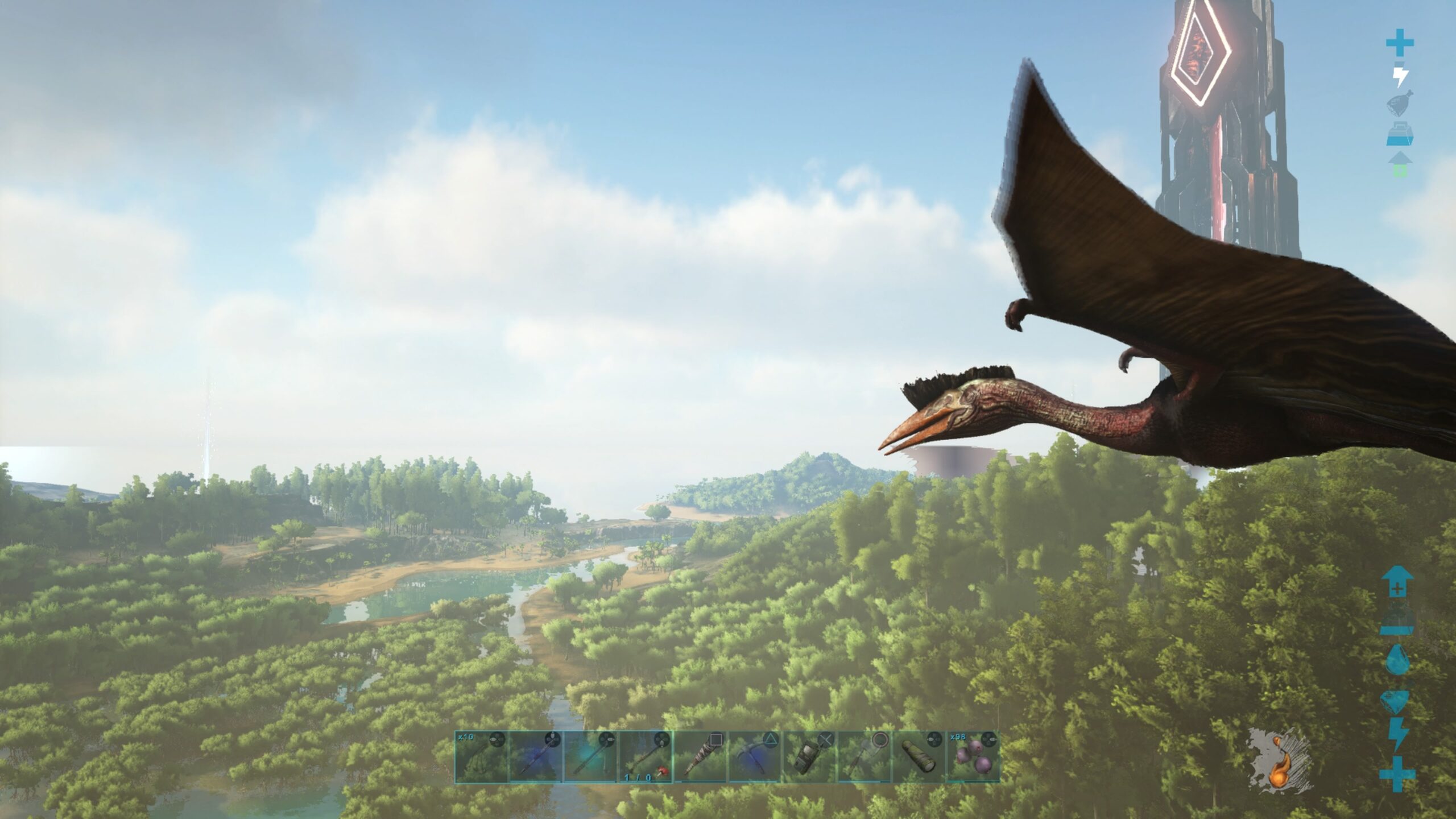This screenshot has width=1456, height=819.
Task: Equip the teal-glowing spear in the hotbar
Action: (x=590, y=756)
